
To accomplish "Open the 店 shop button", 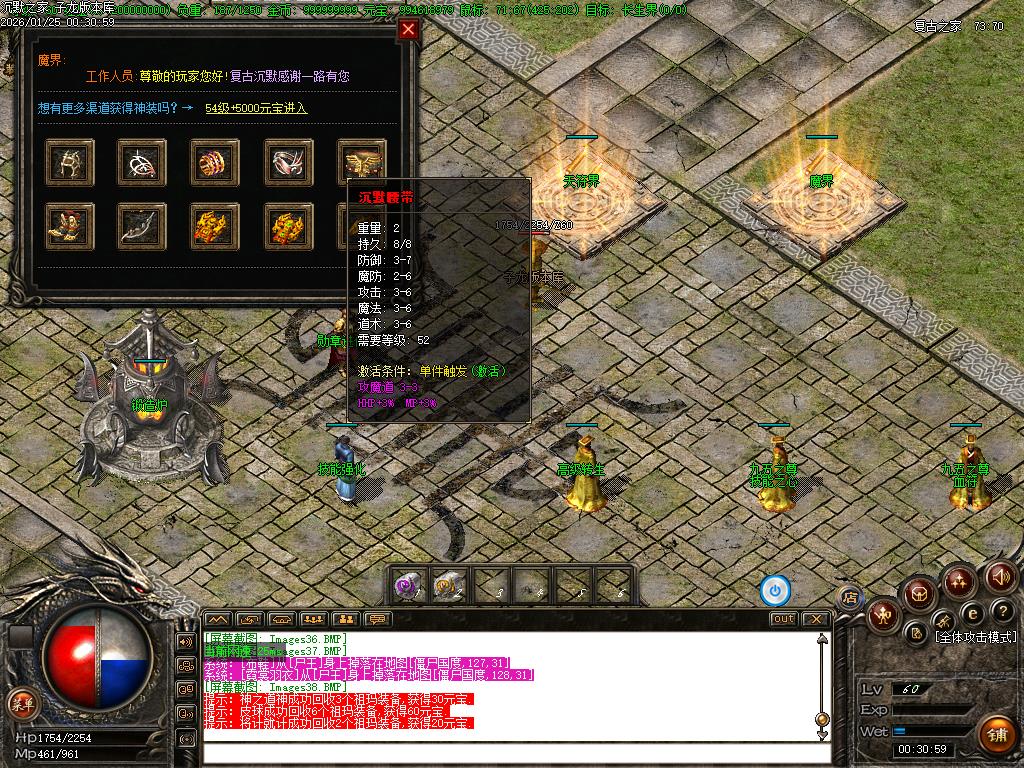I will [x=849, y=598].
